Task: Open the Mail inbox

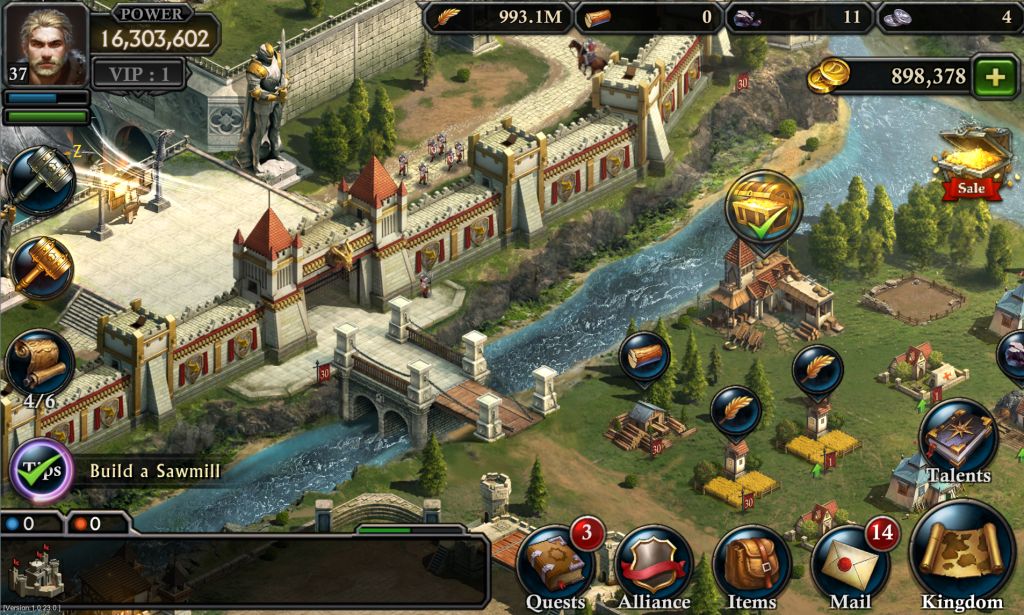Action: 849,564
